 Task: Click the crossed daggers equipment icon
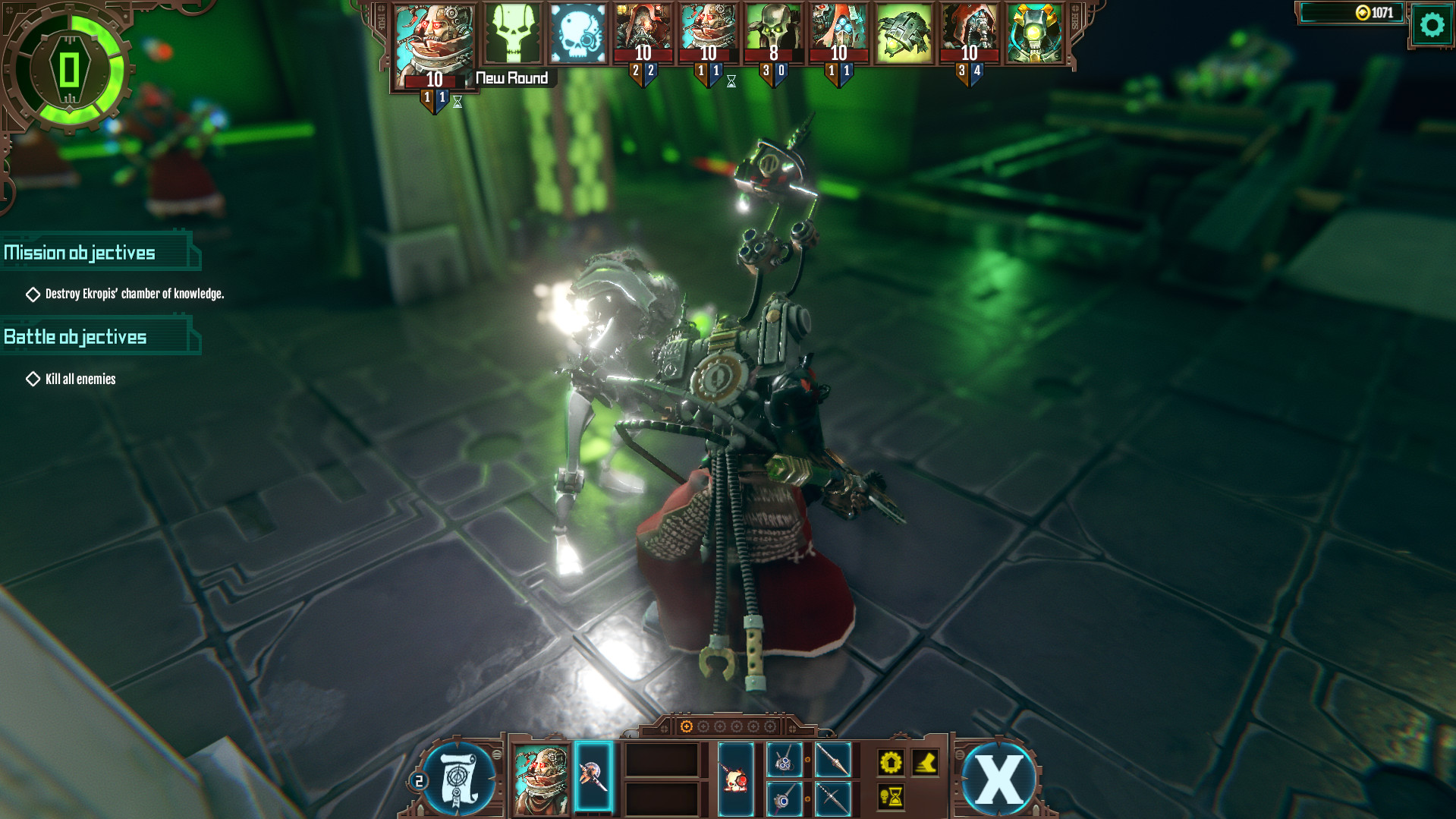click(833, 796)
